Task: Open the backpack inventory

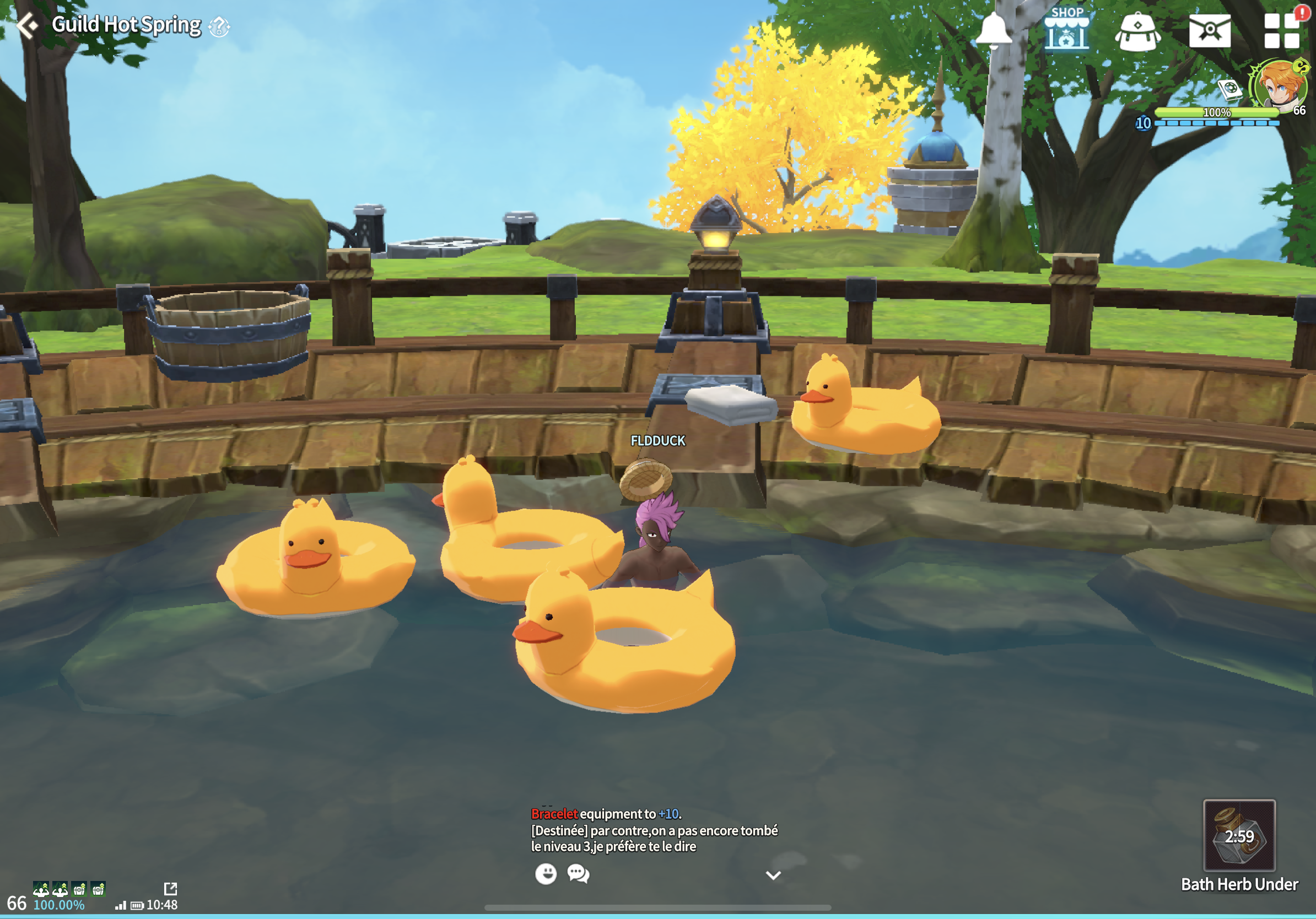Action: click(x=1138, y=31)
